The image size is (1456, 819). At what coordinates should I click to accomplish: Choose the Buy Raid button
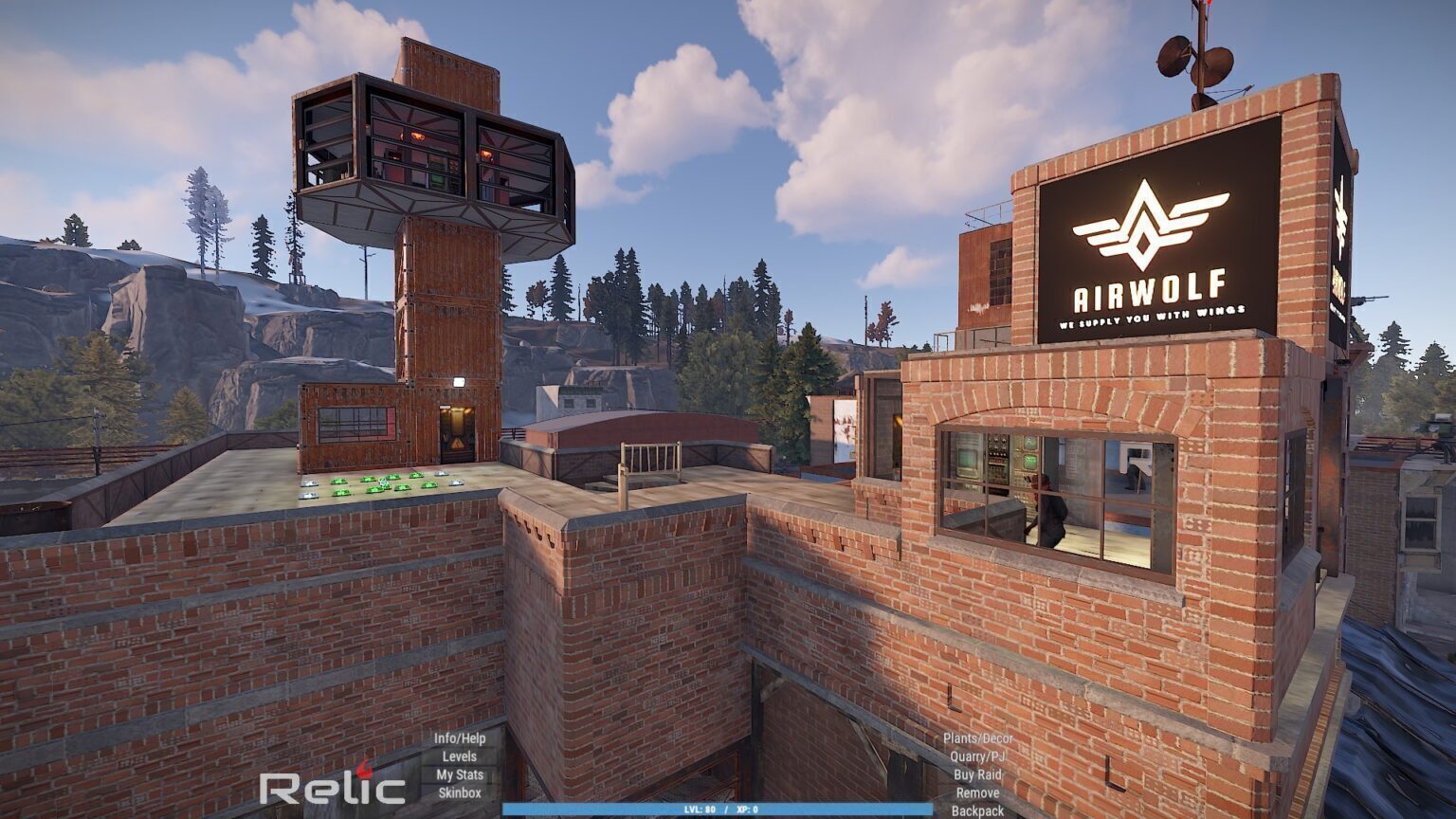(977, 774)
